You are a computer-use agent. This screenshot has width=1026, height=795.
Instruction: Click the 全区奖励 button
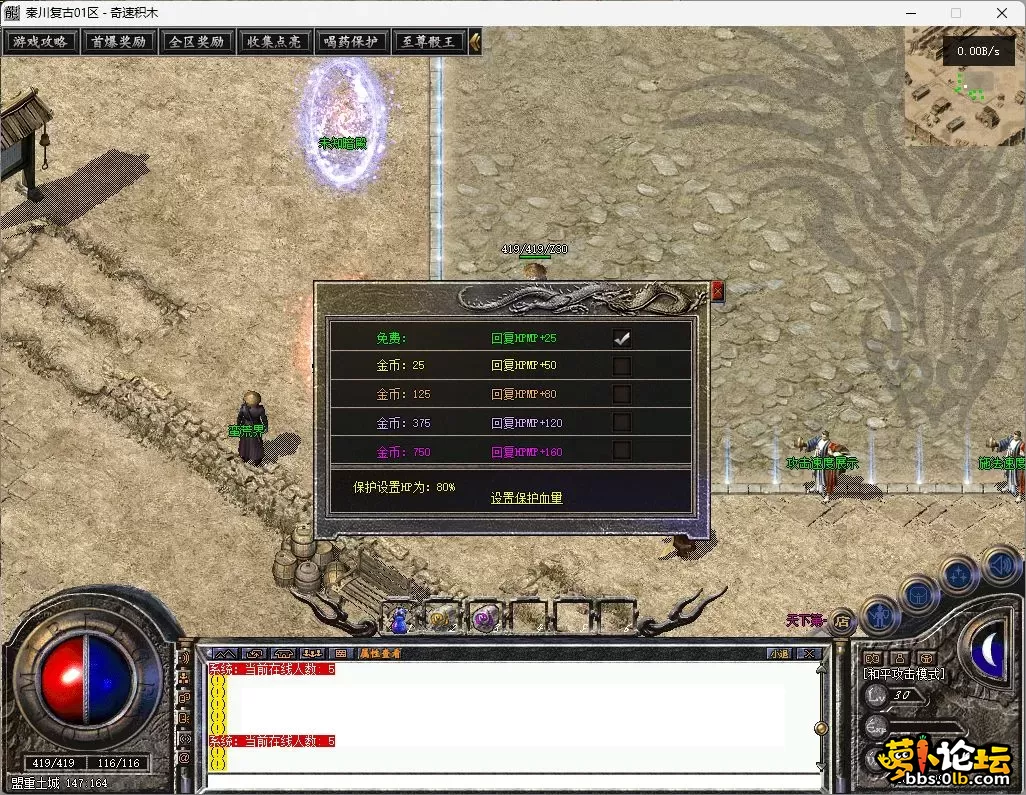[197, 42]
